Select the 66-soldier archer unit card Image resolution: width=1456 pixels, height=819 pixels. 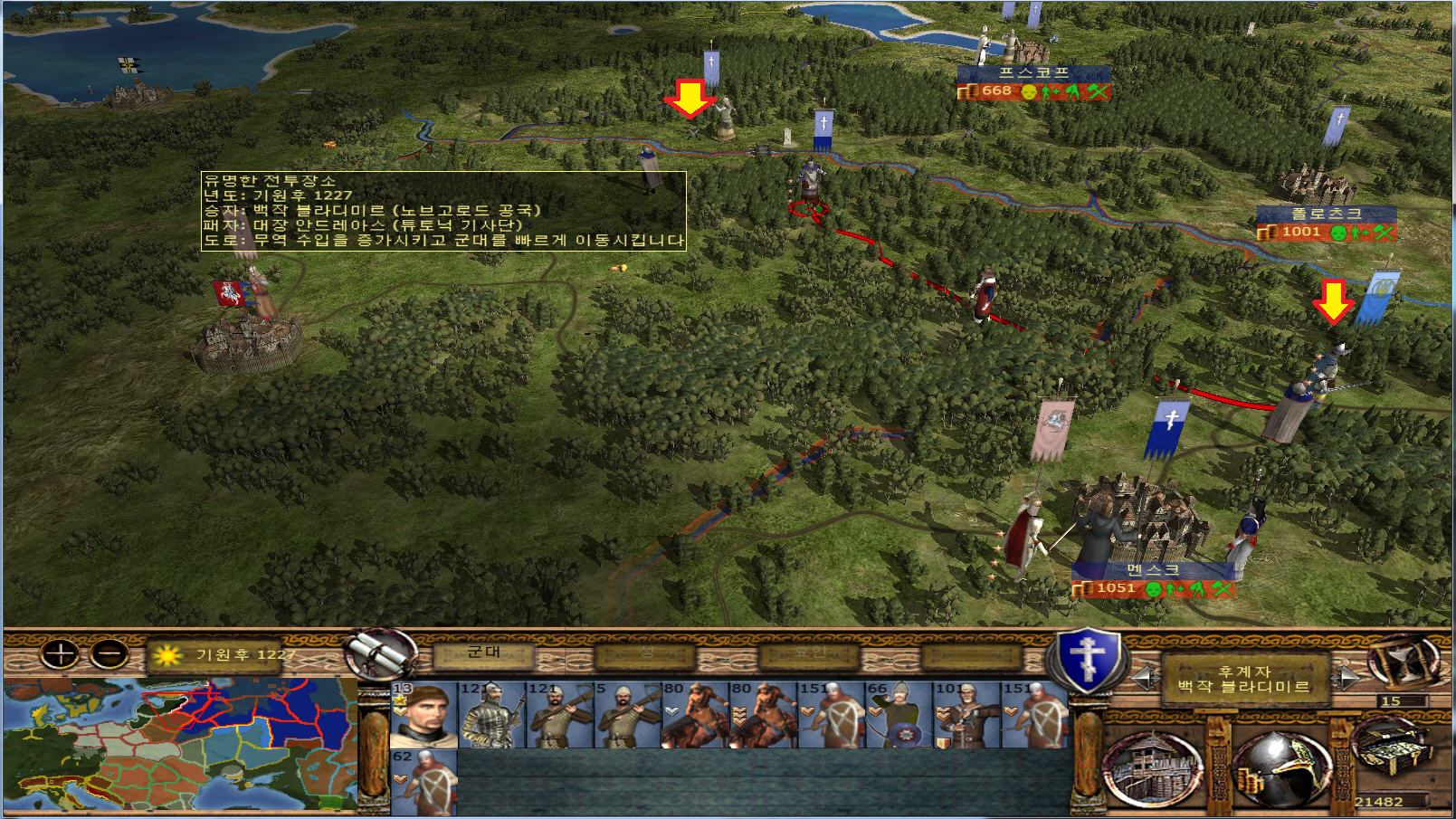coord(899,715)
